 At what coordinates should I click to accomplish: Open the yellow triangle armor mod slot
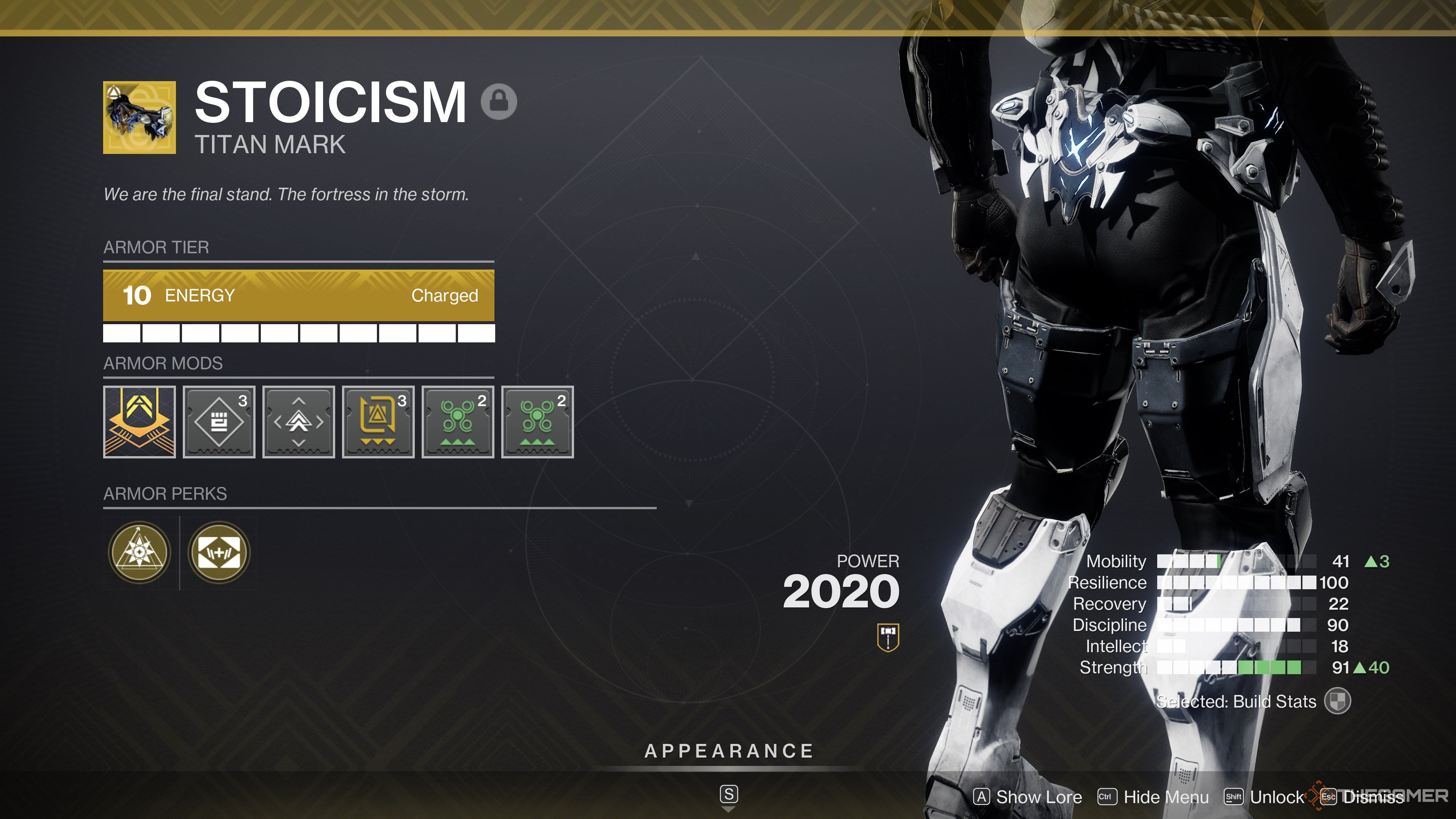click(x=378, y=422)
